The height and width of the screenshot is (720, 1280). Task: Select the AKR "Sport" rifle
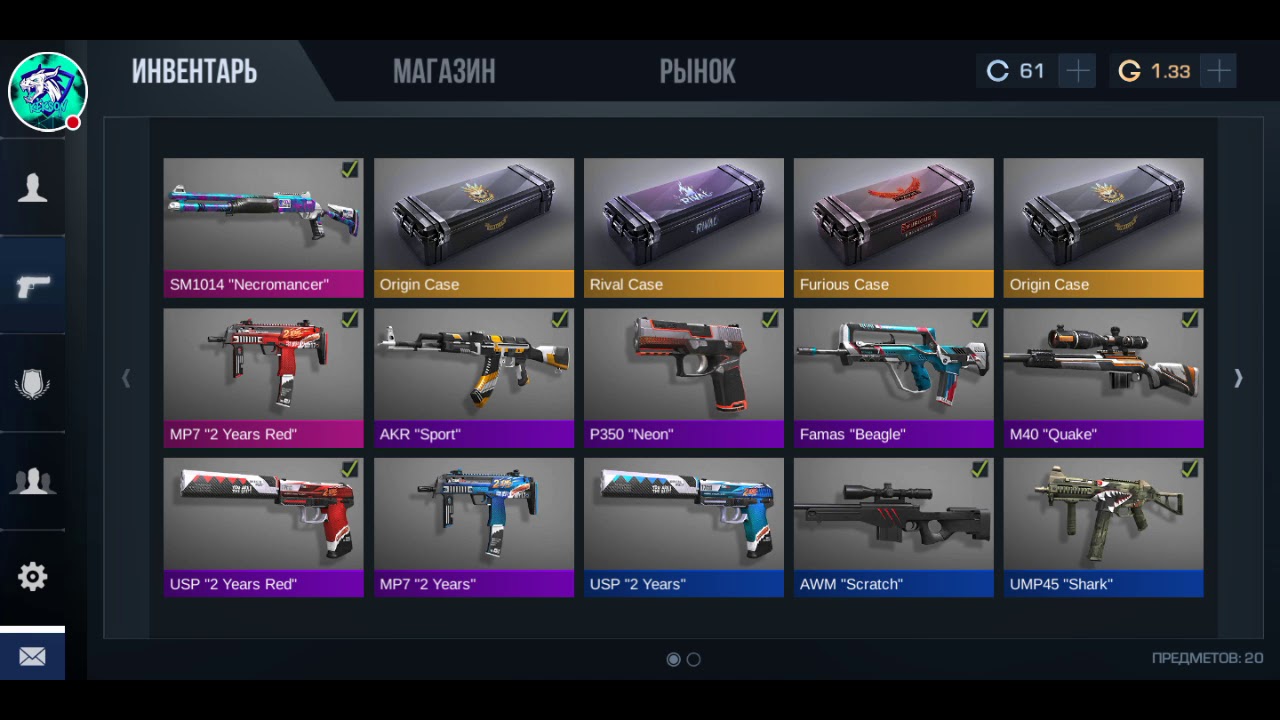pos(473,377)
